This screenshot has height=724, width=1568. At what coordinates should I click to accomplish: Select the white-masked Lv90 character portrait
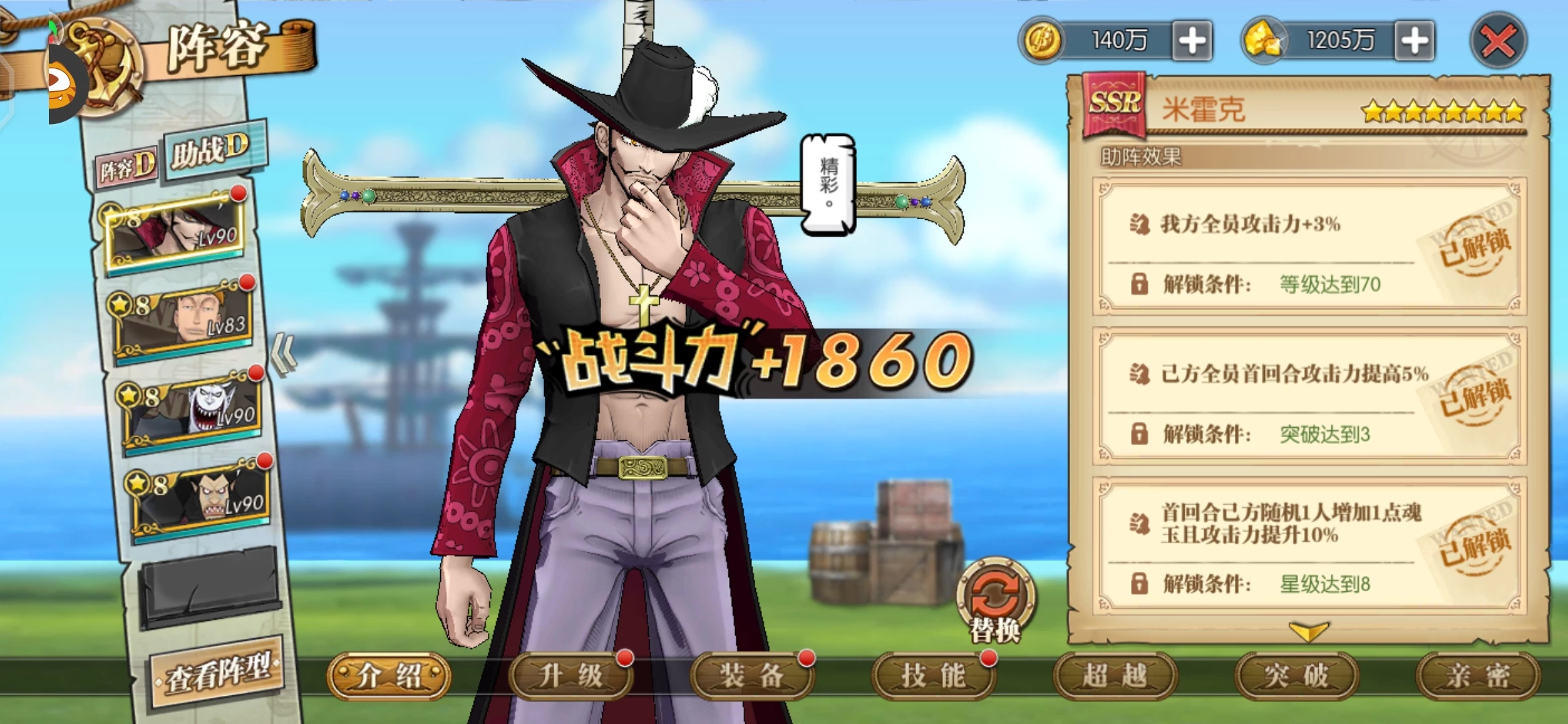coord(192,409)
